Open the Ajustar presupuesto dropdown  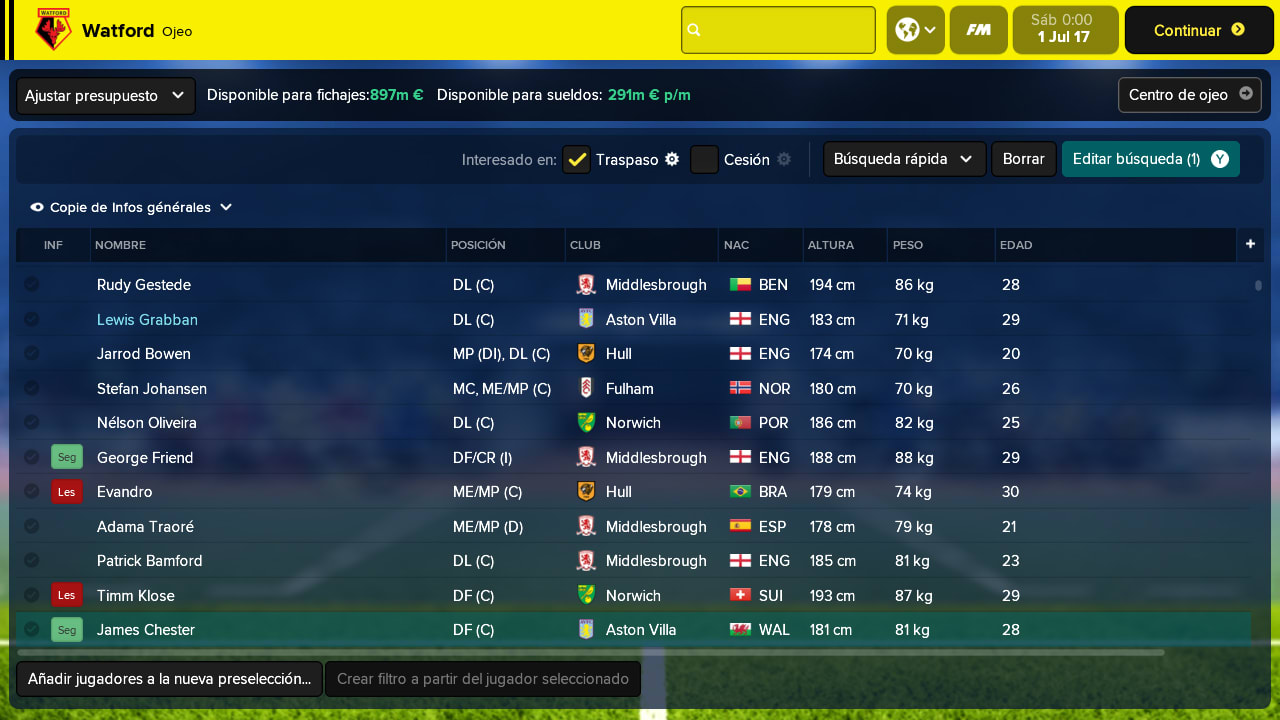coord(103,95)
